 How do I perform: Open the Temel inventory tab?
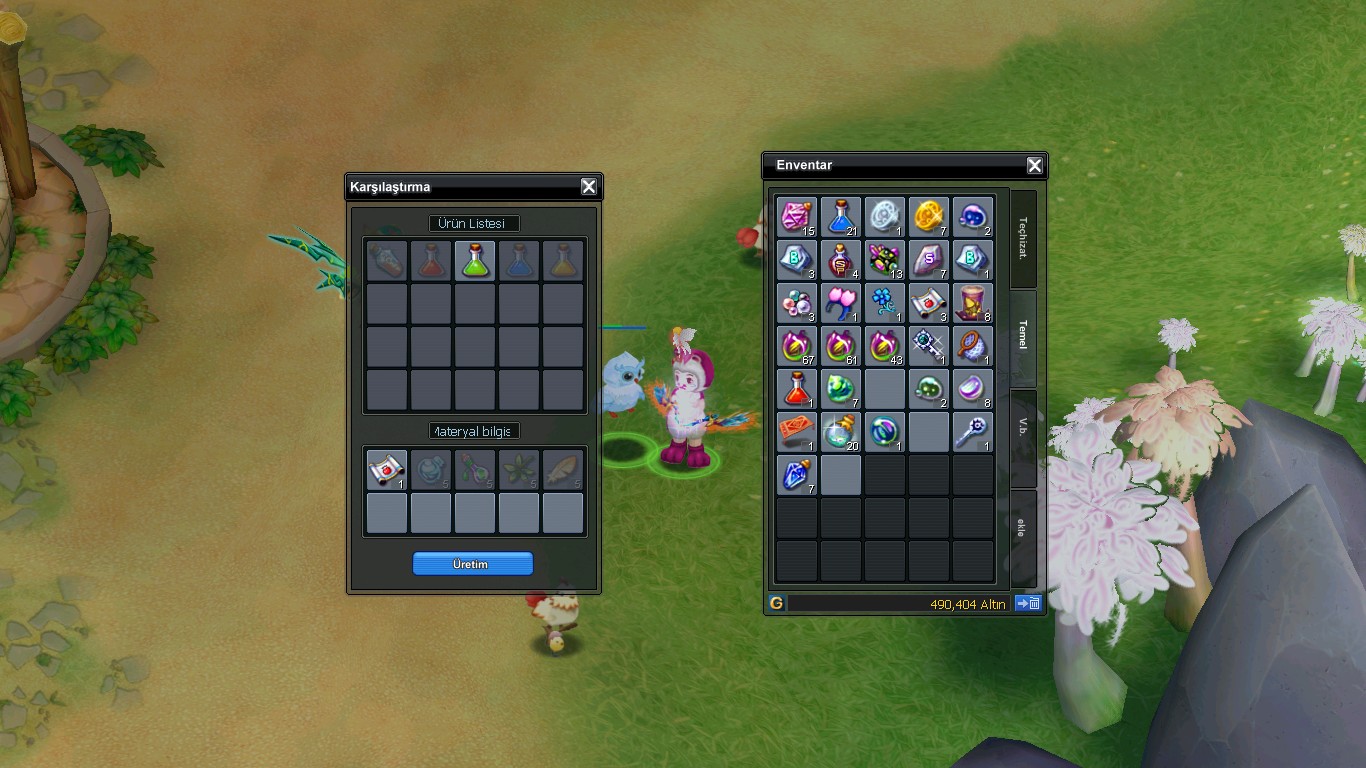pyautogui.click(x=1022, y=335)
